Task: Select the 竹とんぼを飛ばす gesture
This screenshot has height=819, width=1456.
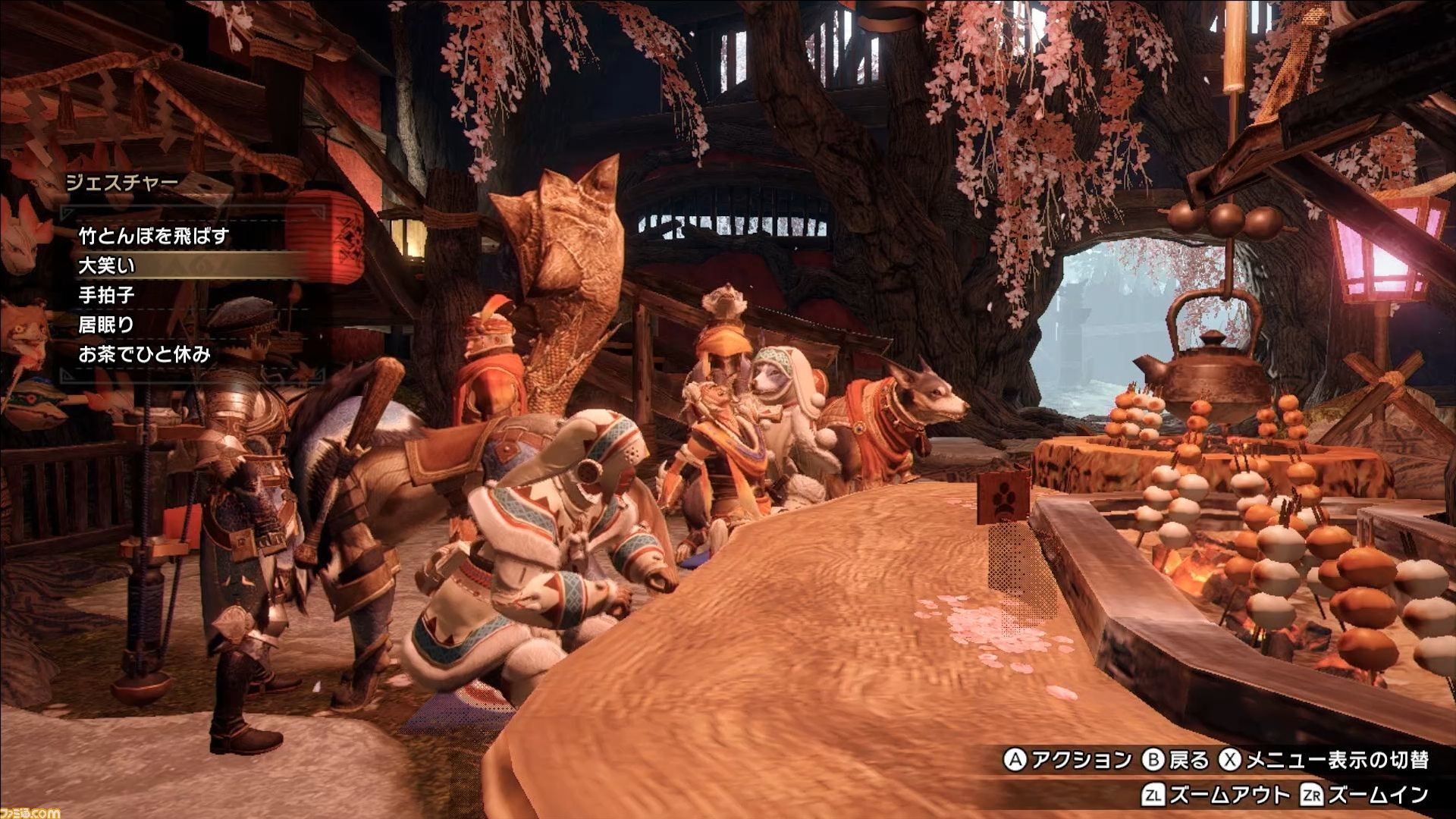Action: click(x=153, y=236)
